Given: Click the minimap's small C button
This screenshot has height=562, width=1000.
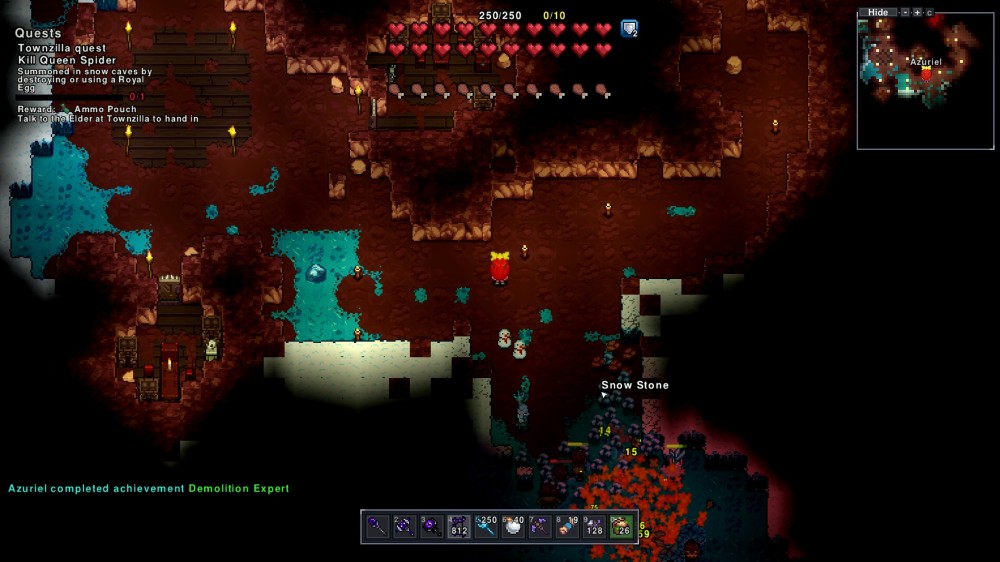Looking at the screenshot, I should tap(929, 12).
